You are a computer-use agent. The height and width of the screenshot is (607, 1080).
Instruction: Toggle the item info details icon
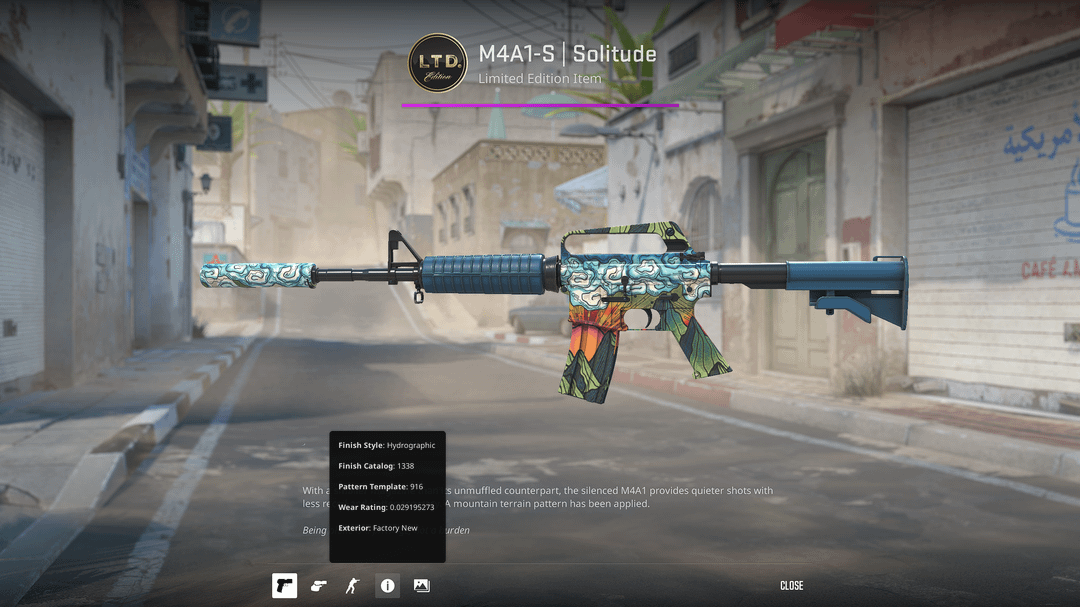point(387,586)
